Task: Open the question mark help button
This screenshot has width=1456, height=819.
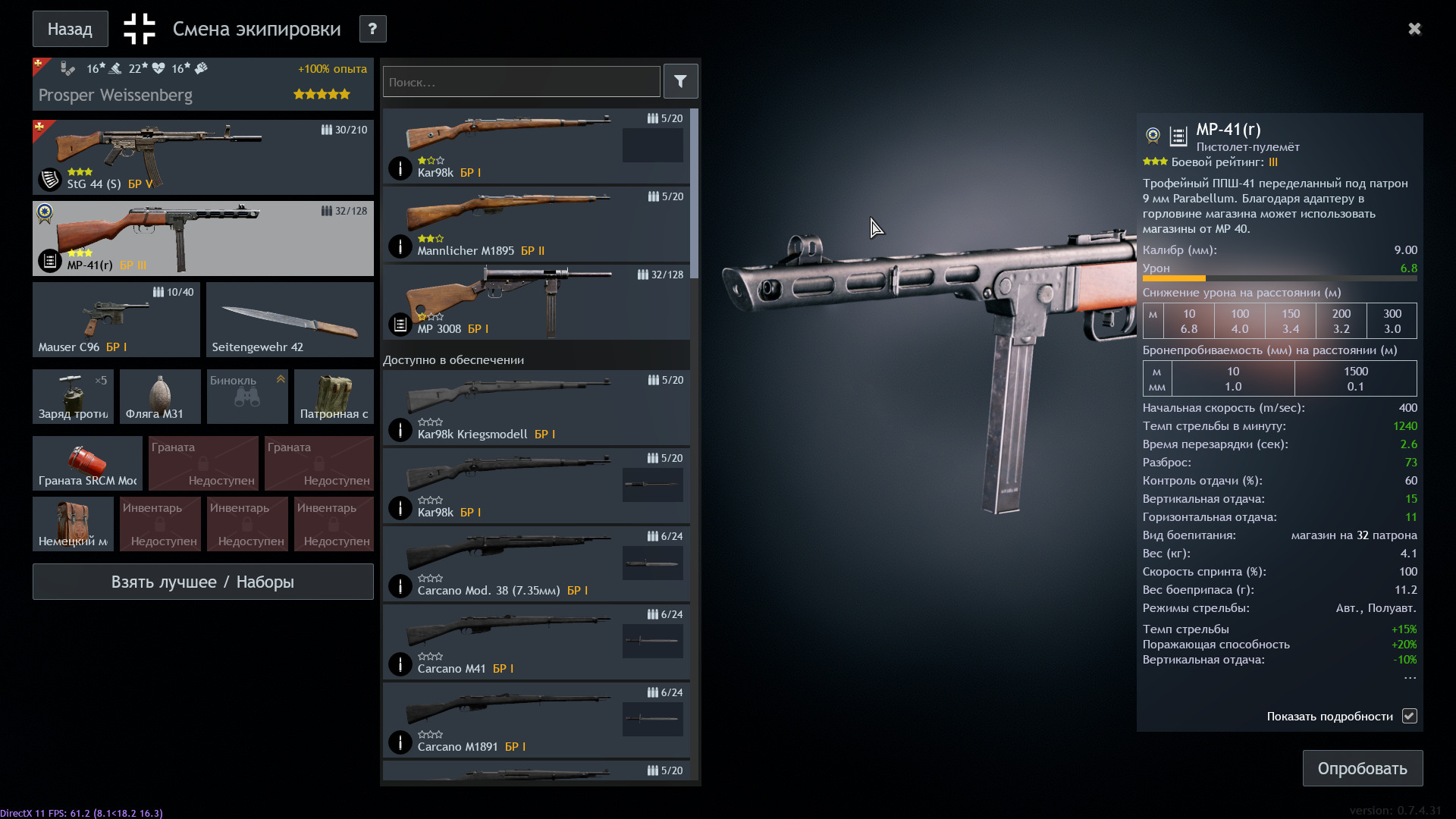Action: click(372, 29)
